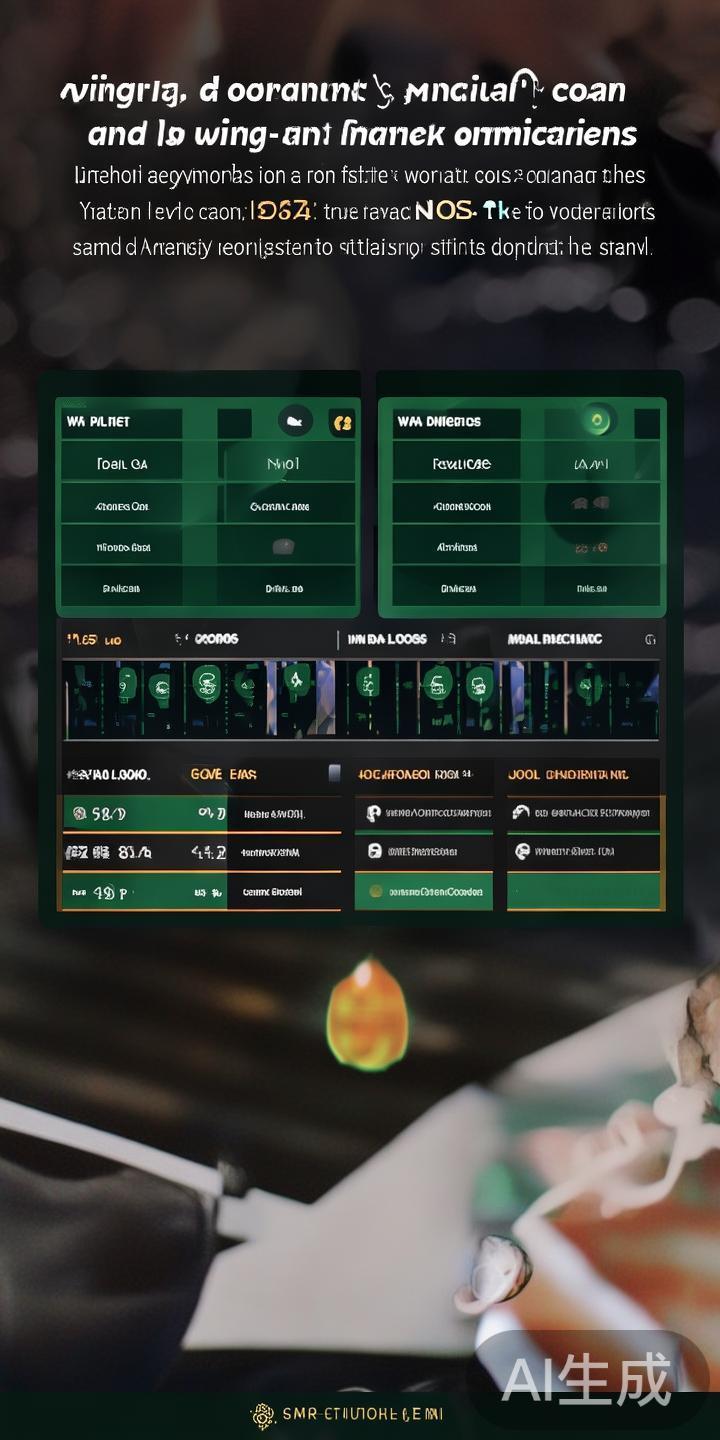This screenshot has height=1440, width=720.
Task: Click the dark round icon beside the yellow icon
Action: click(294, 422)
